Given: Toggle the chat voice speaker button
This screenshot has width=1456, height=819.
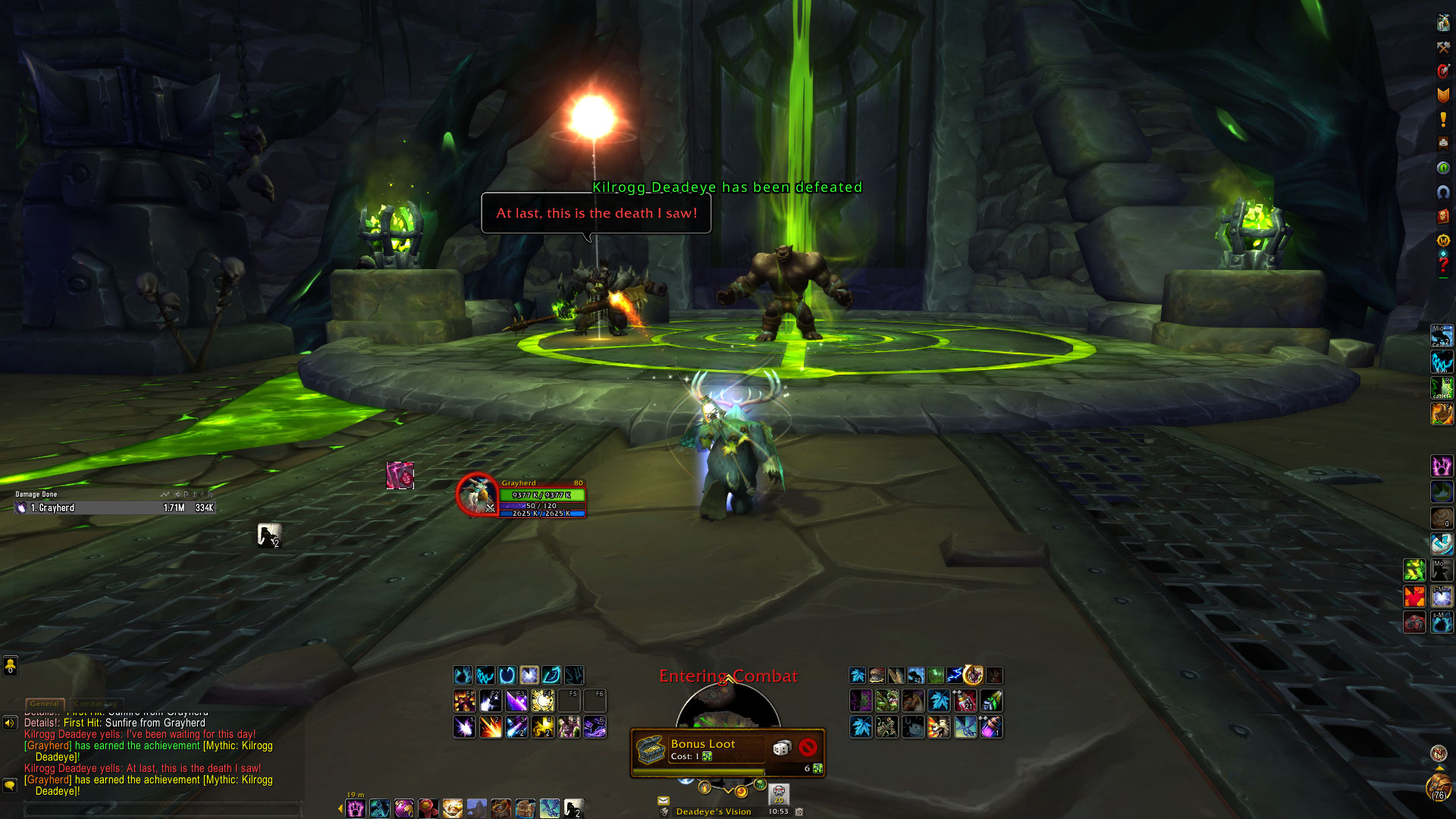Looking at the screenshot, I should pos(10,723).
